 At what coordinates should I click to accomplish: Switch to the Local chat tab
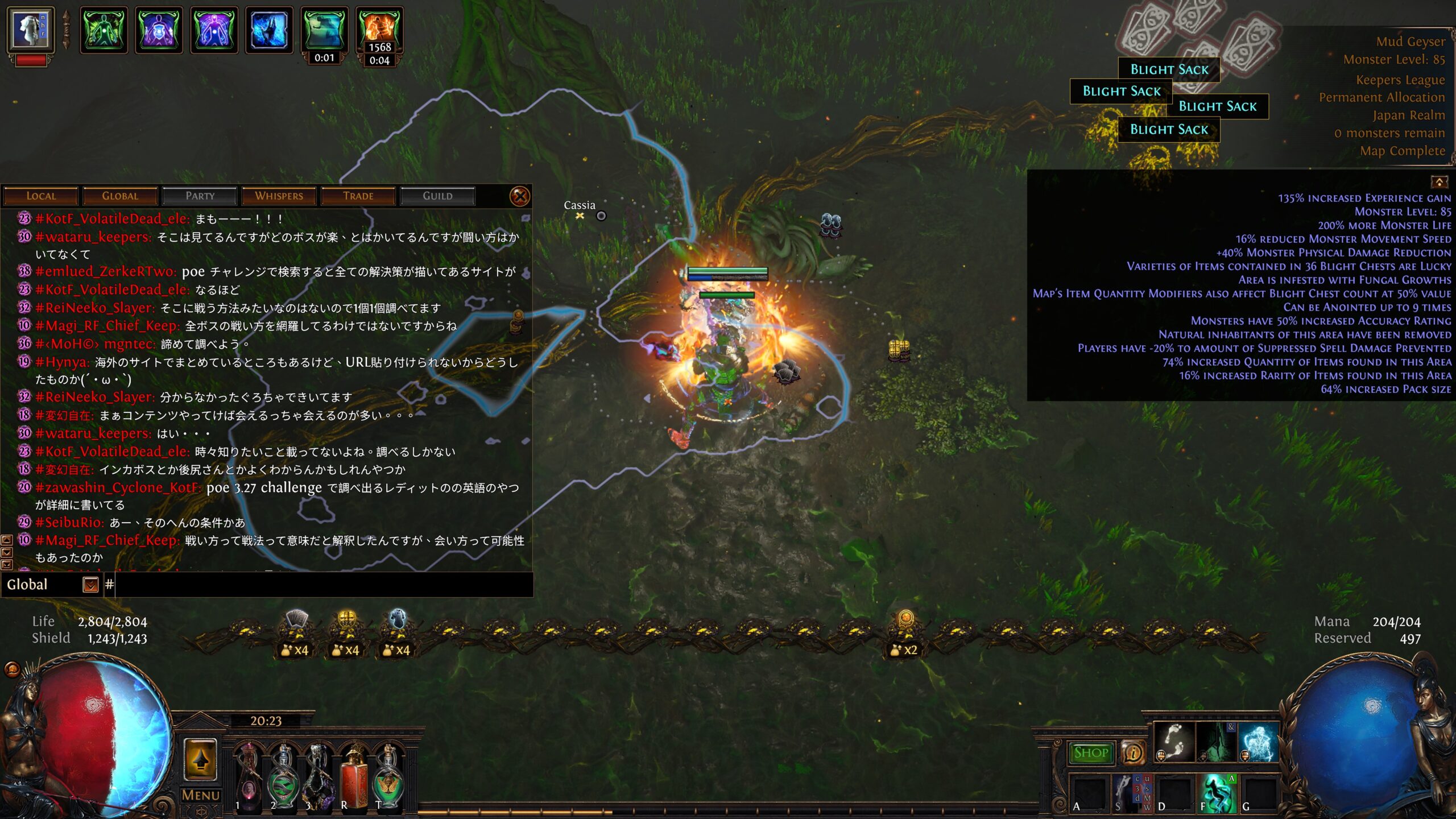[x=41, y=196]
